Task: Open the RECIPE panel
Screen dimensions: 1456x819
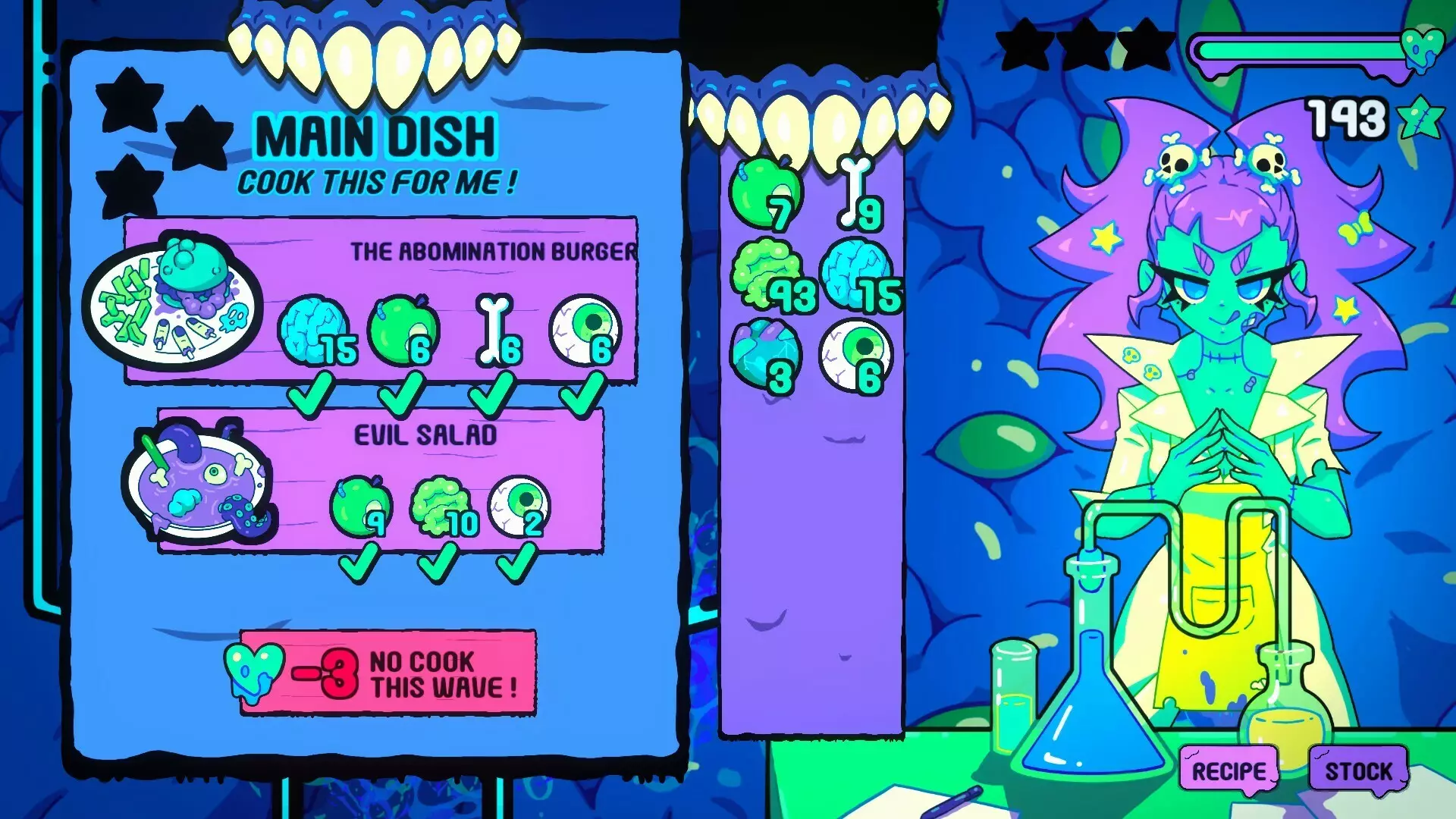Action: pos(1227,771)
